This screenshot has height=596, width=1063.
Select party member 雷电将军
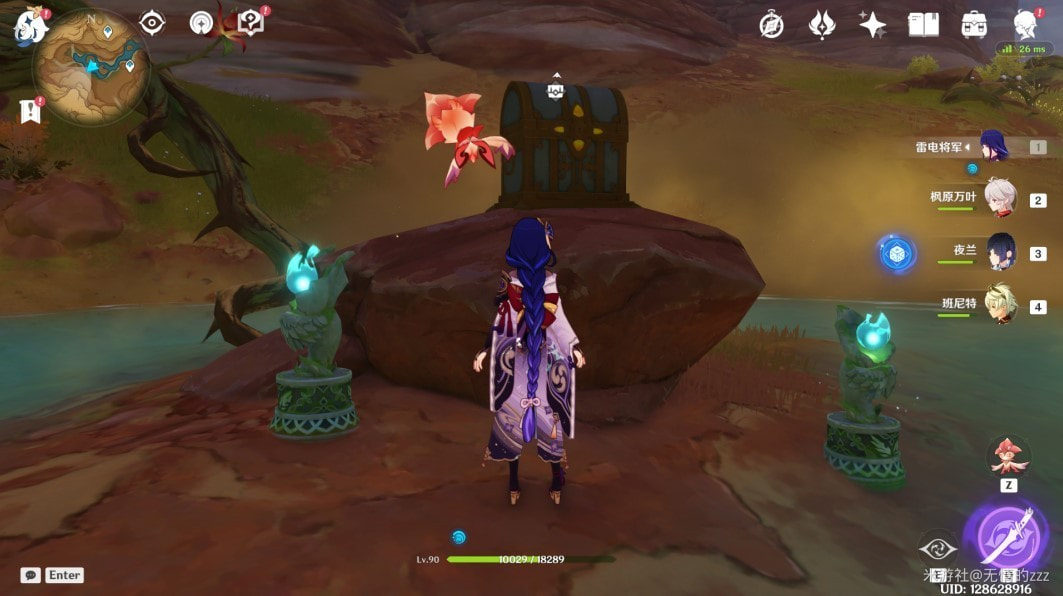(x=993, y=147)
